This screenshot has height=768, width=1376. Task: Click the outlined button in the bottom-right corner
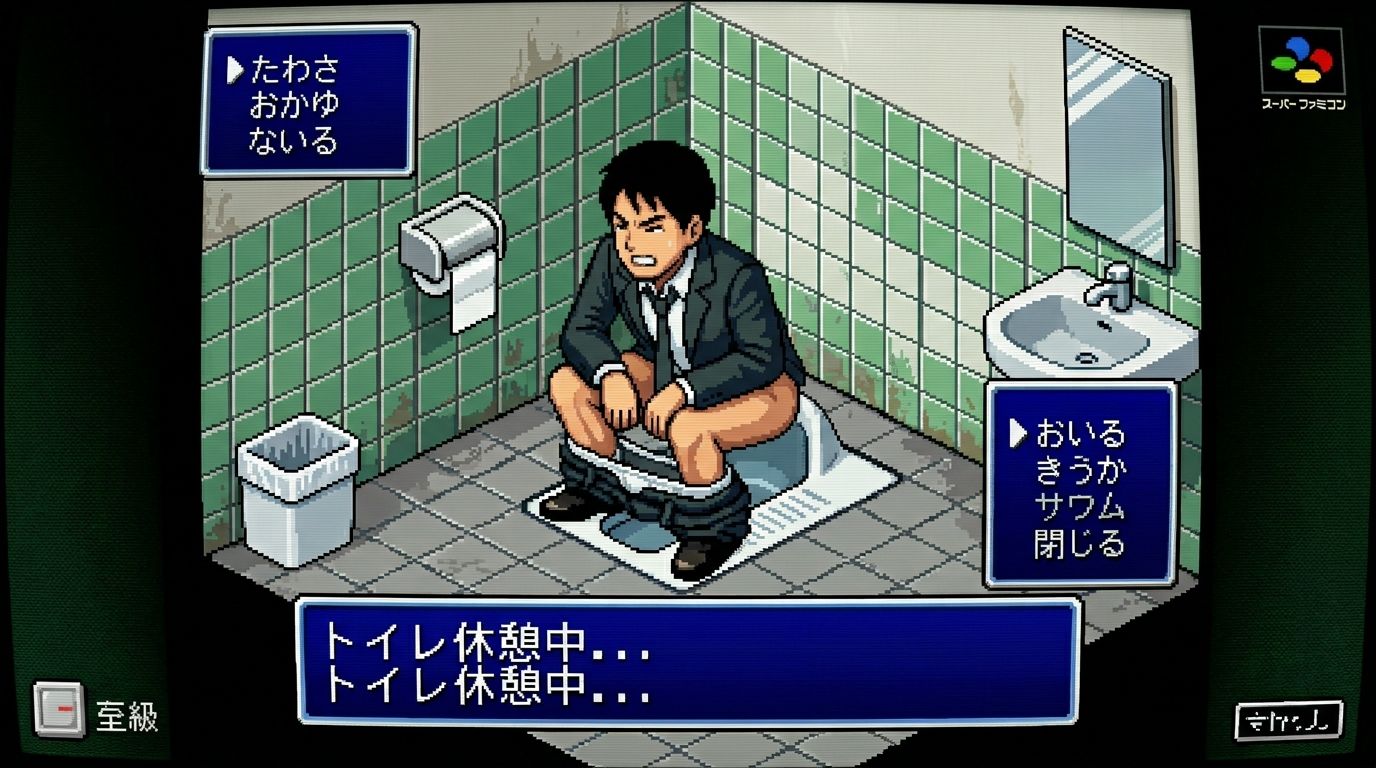pos(1288,719)
